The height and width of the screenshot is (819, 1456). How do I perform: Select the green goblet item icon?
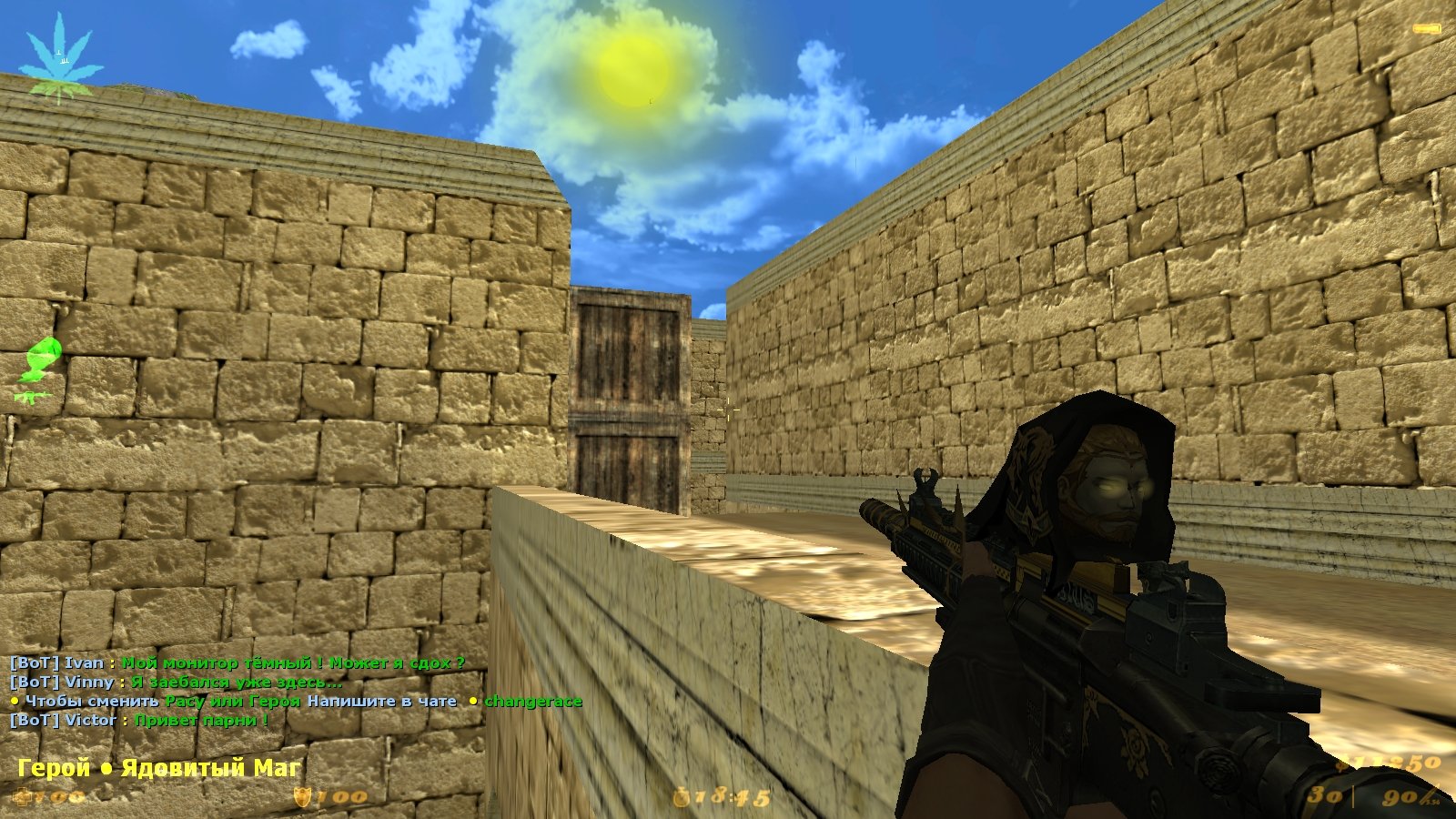pyautogui.click(x=43, y=359)
